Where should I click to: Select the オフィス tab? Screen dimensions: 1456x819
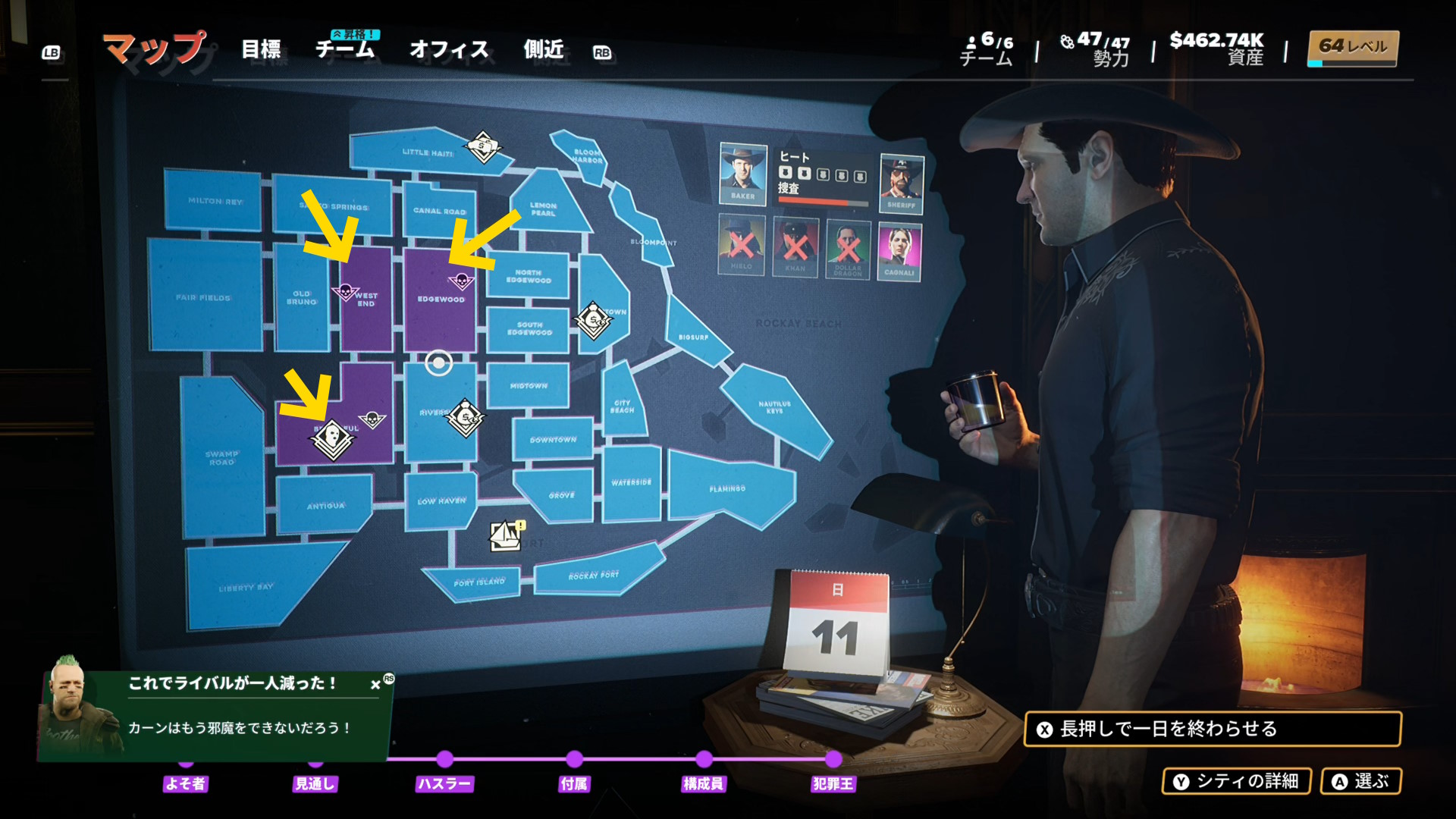tap(449, 50)
